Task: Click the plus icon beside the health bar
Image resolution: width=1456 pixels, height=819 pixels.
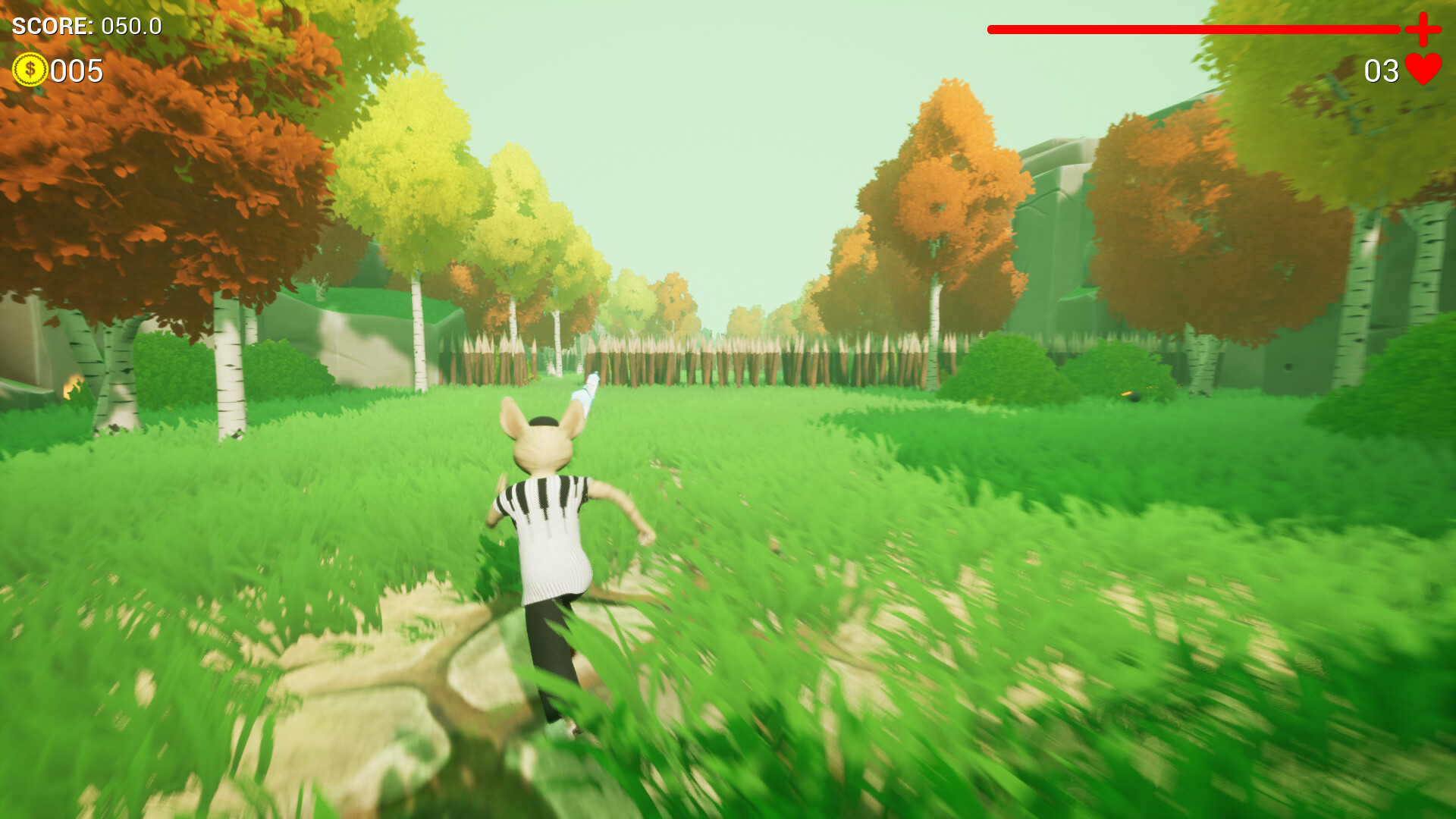Action: tap(1423, 30)
